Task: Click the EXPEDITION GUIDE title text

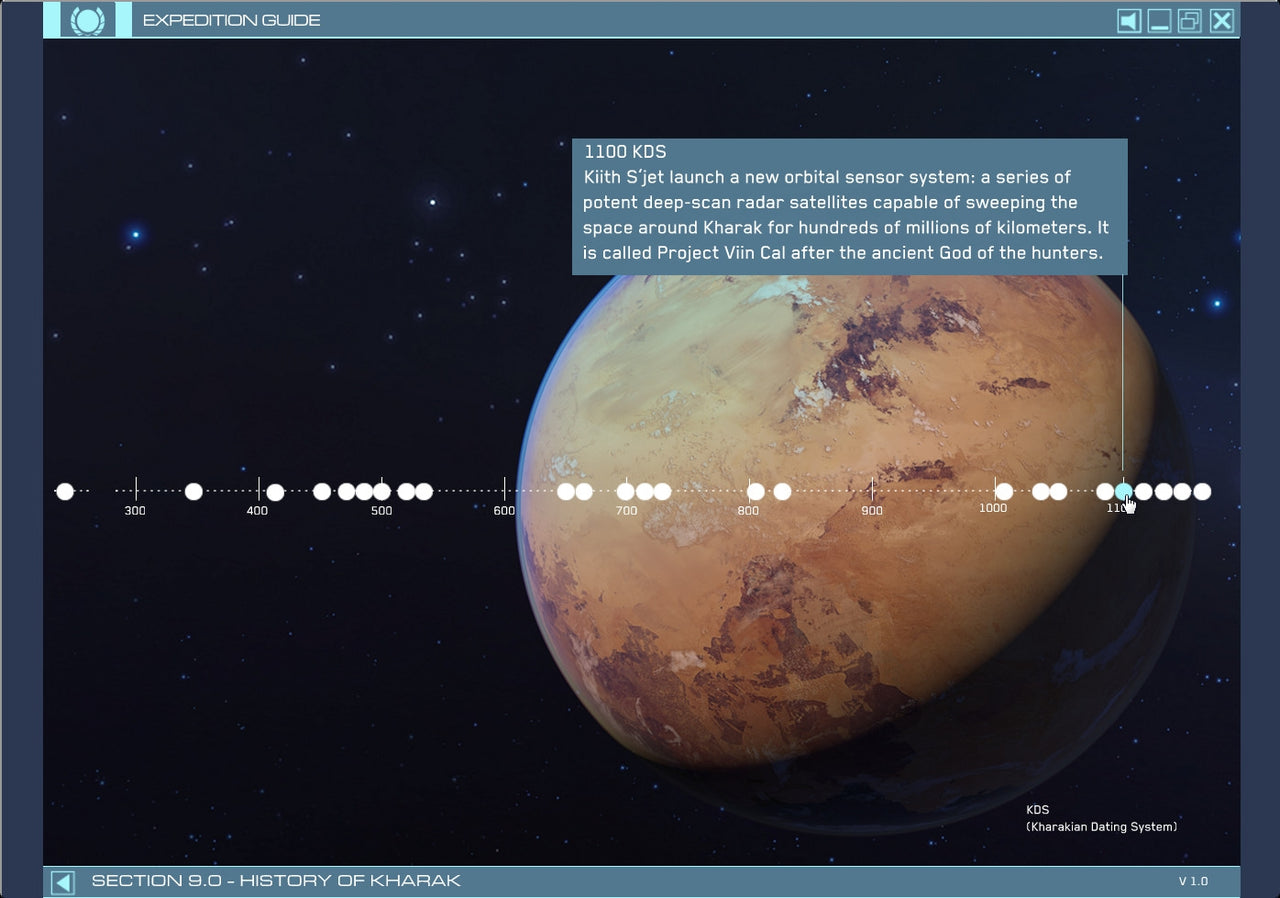Action: (x=231, y=20)
